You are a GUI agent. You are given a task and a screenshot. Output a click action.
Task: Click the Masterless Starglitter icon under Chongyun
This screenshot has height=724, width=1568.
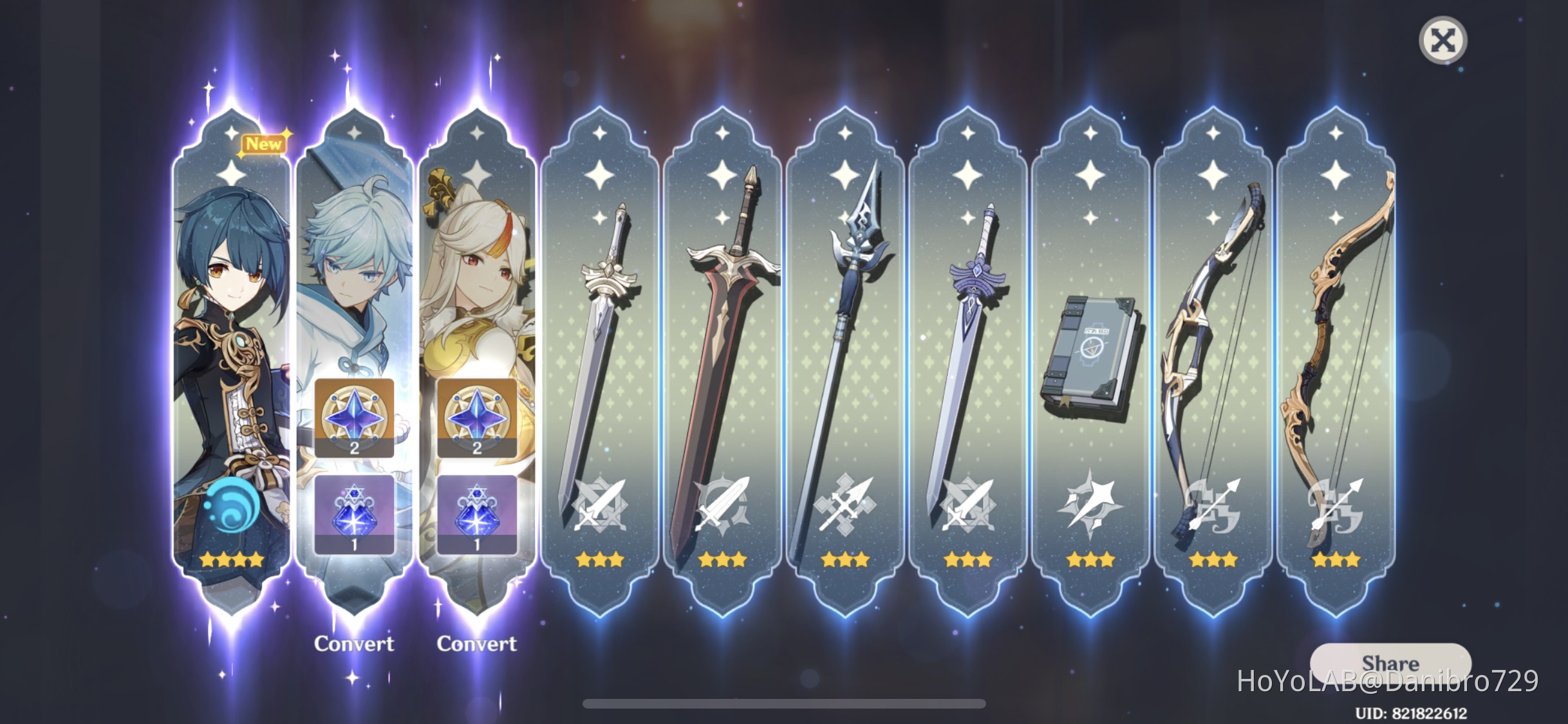coord(355,418)
